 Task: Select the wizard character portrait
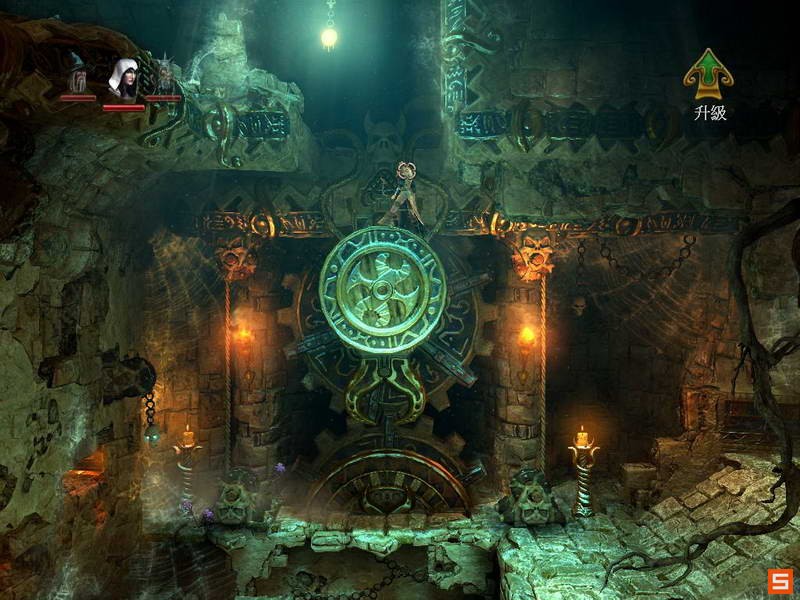pos(78,74)
